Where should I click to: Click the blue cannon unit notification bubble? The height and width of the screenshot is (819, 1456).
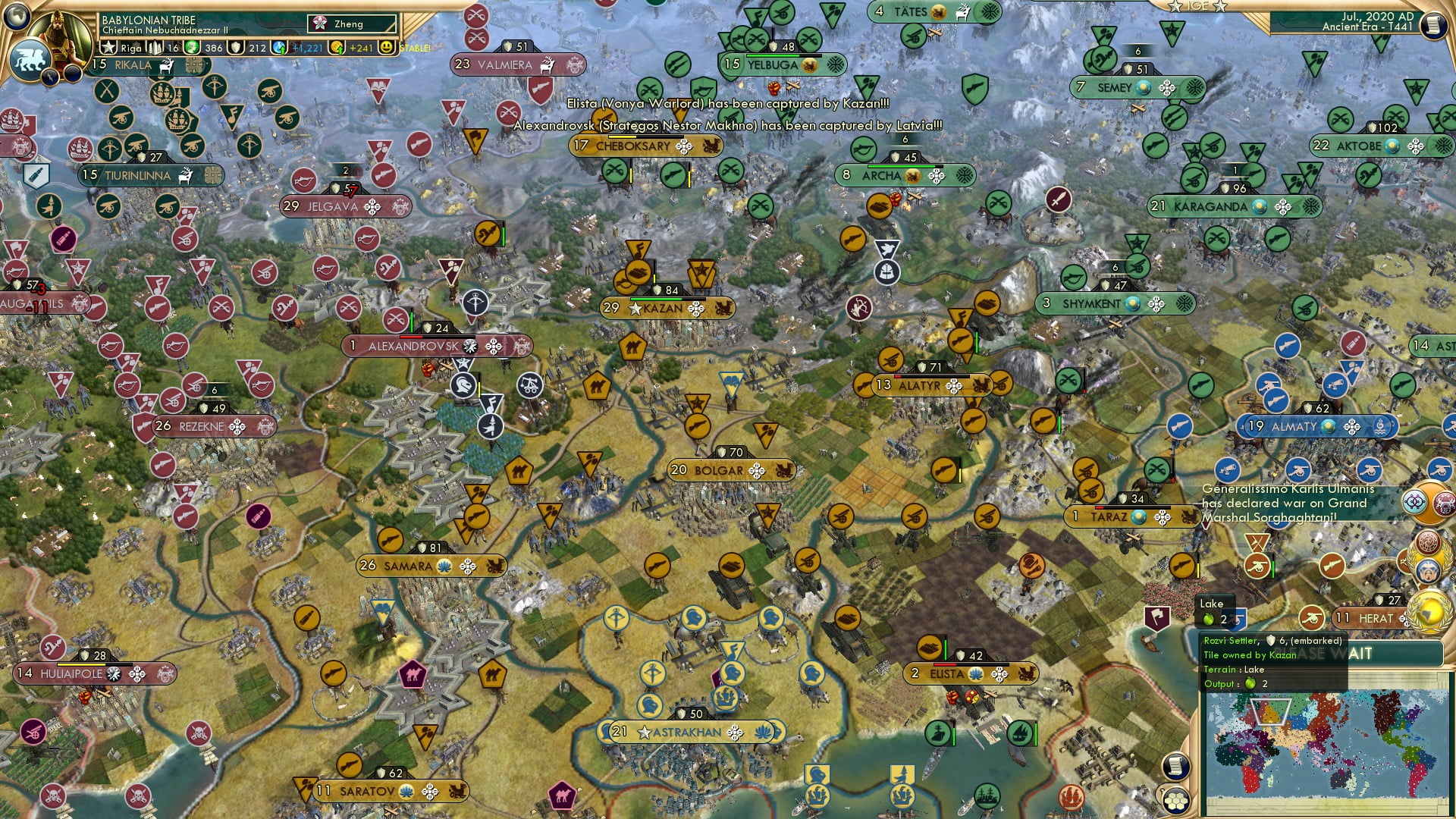[x=1440, y=469]
